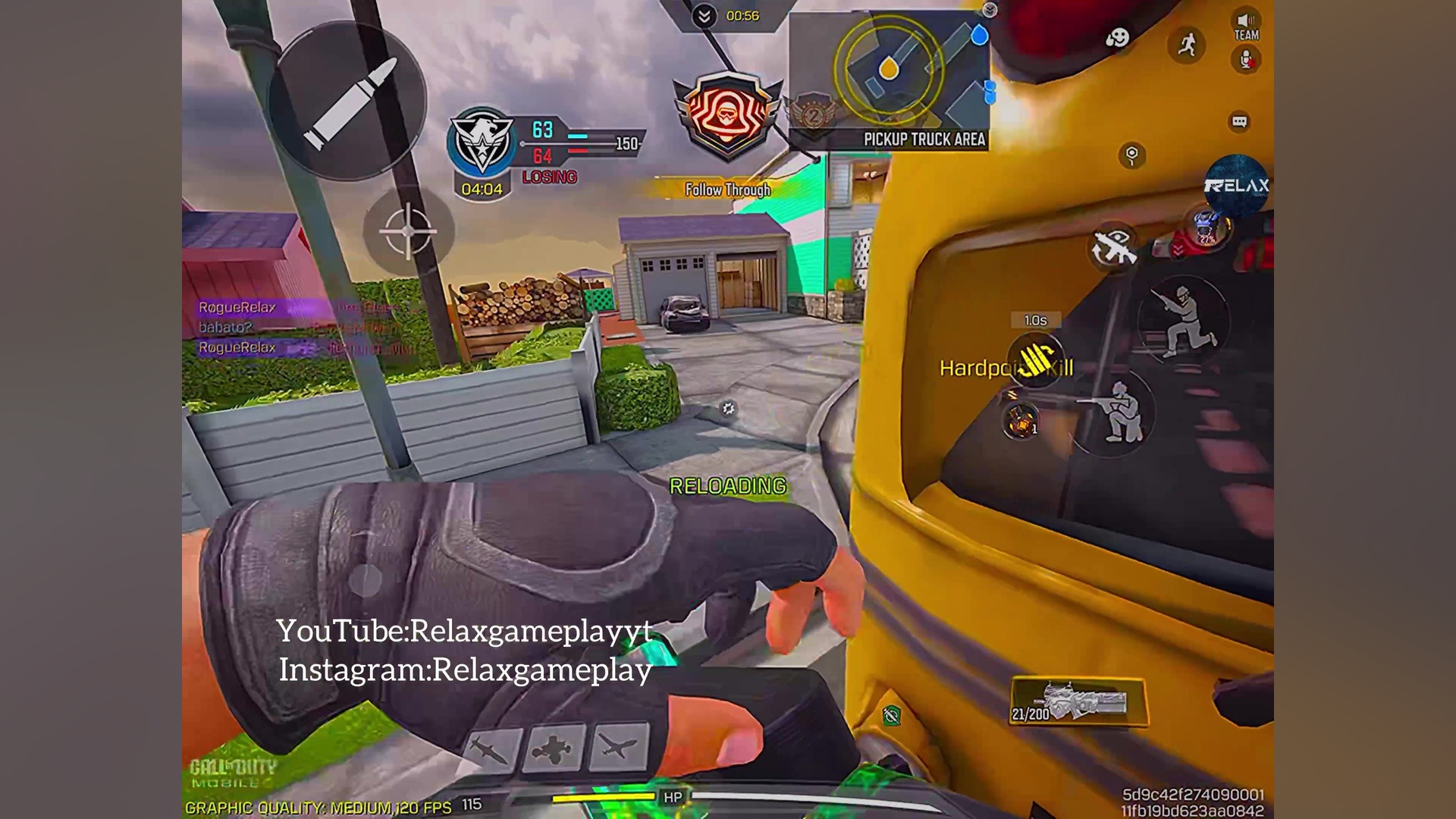Tap the yellow bullets reload button

point(1036,360)
